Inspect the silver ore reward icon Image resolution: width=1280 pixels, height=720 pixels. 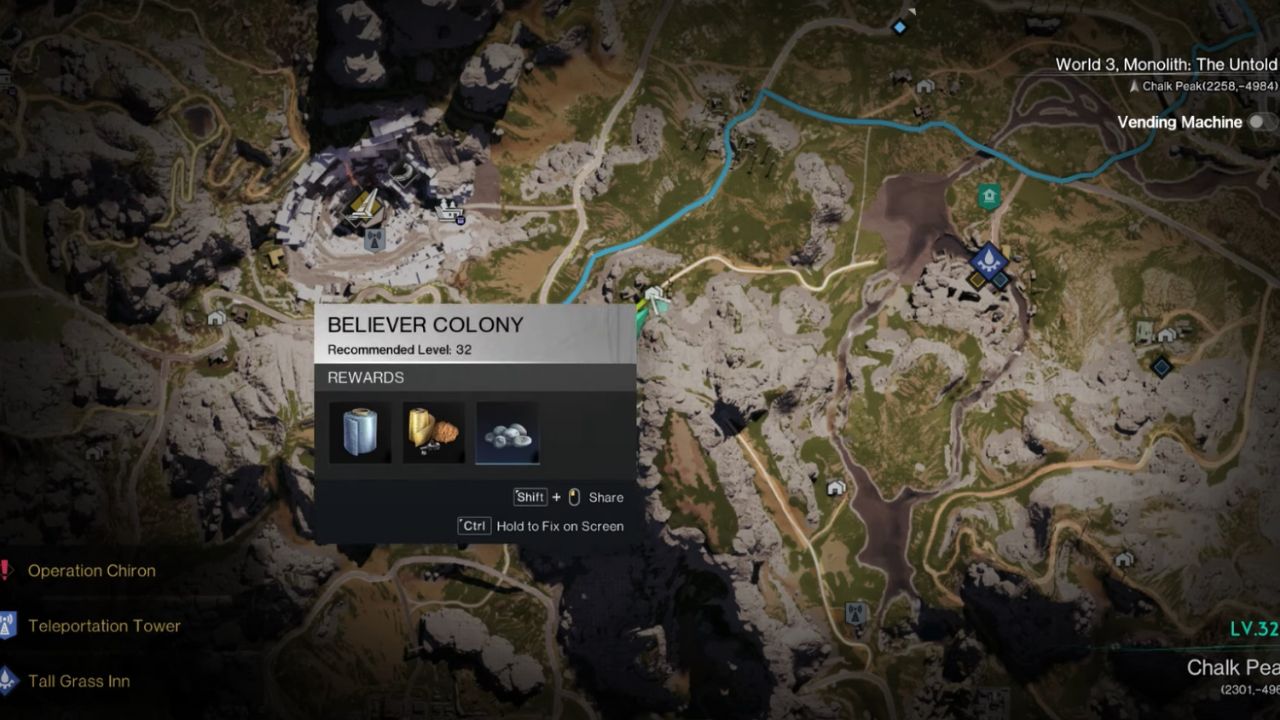coord(508,433)
